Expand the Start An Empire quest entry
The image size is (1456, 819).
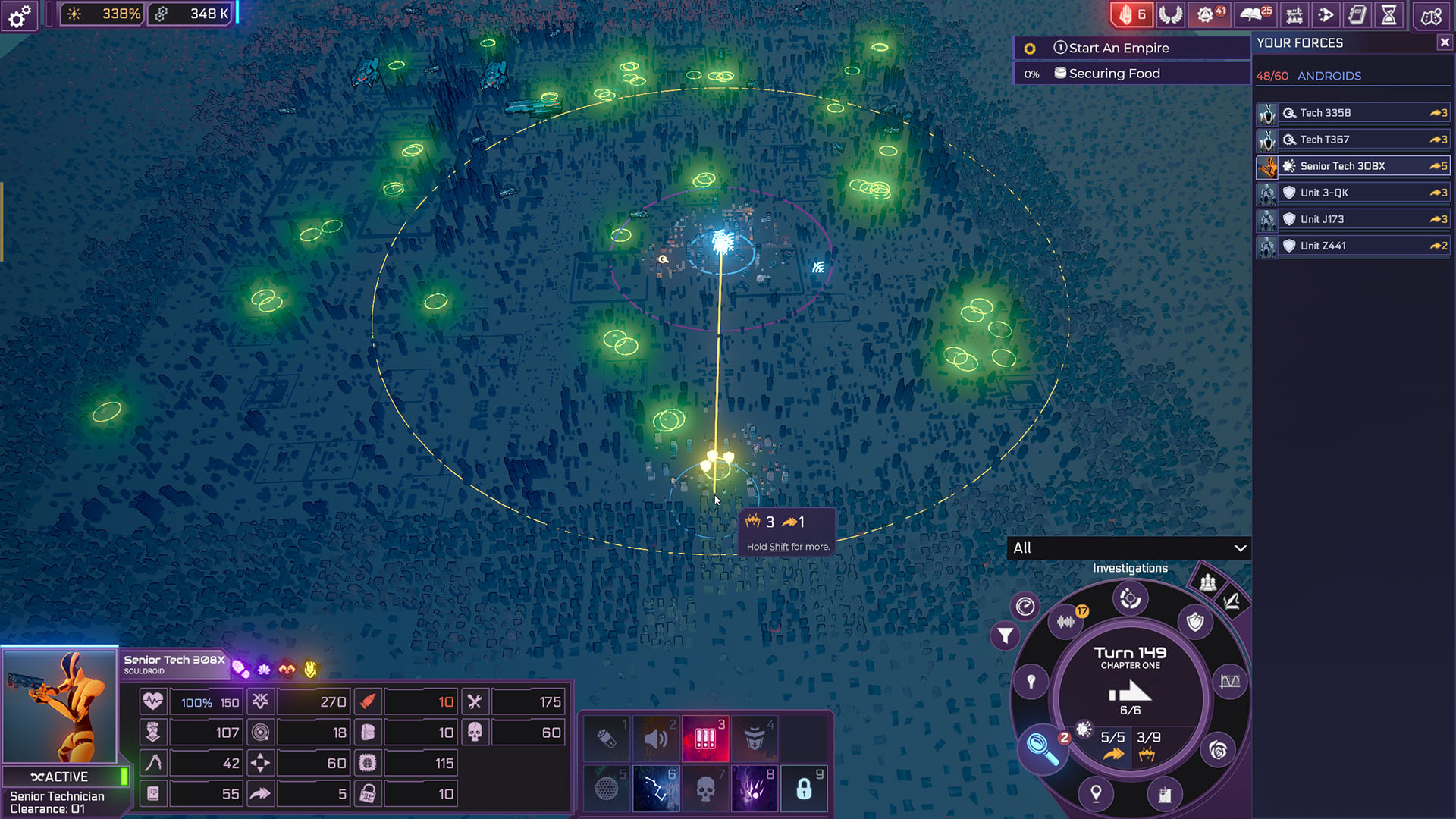tap(1119, 48)
